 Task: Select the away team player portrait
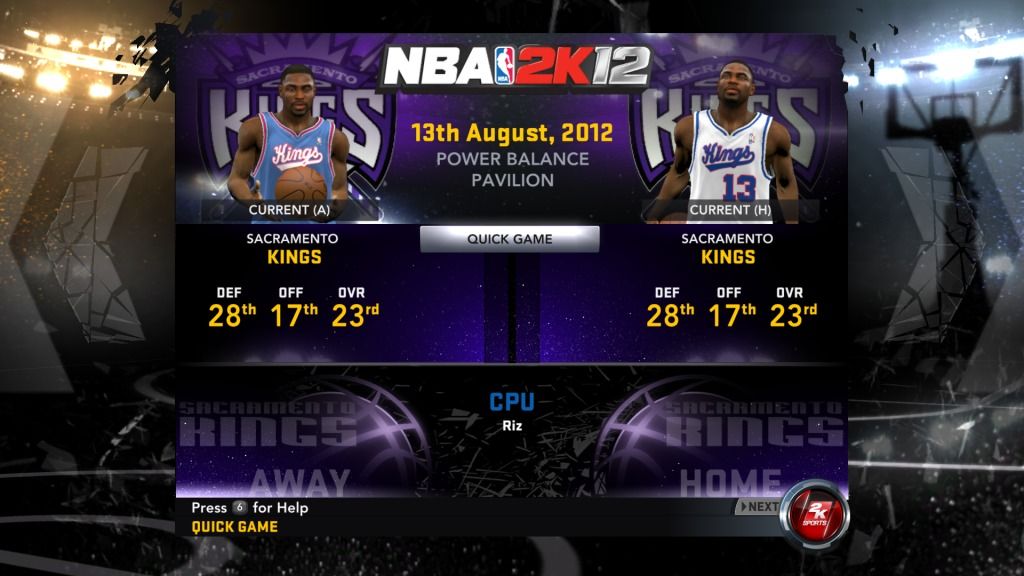(290, 140)
